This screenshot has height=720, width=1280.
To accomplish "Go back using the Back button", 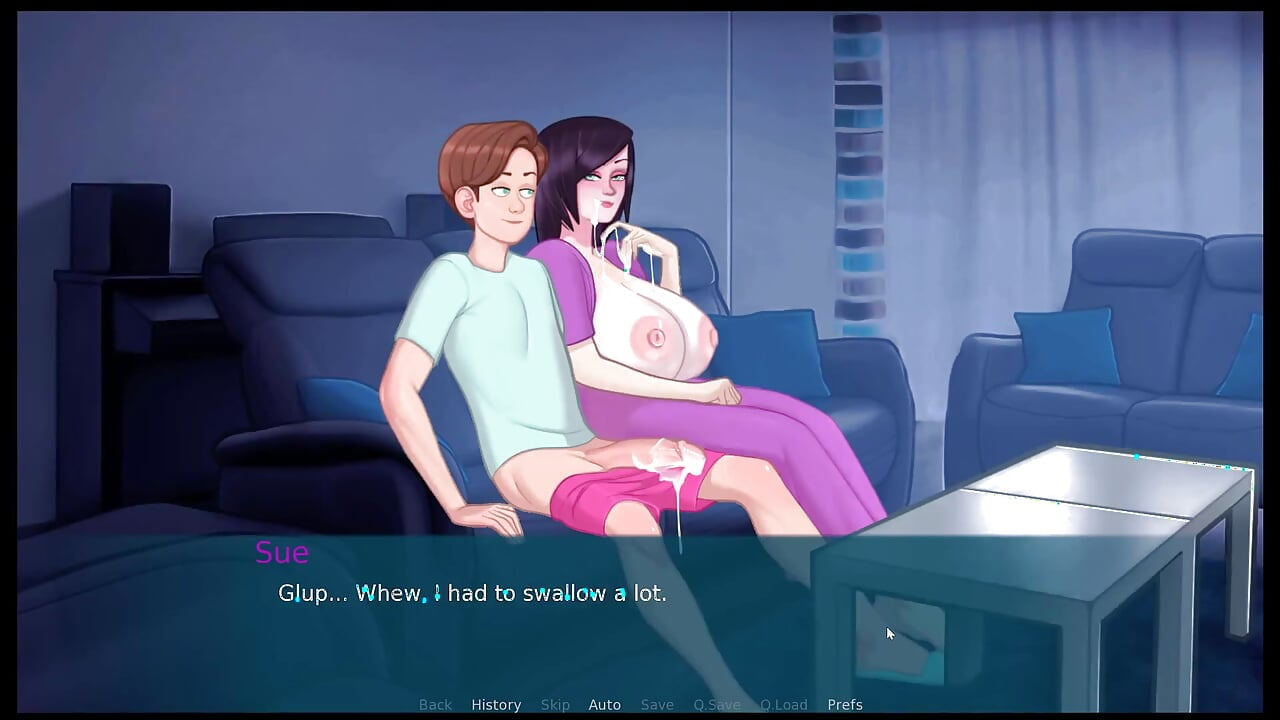I will (x=435, y=705).
